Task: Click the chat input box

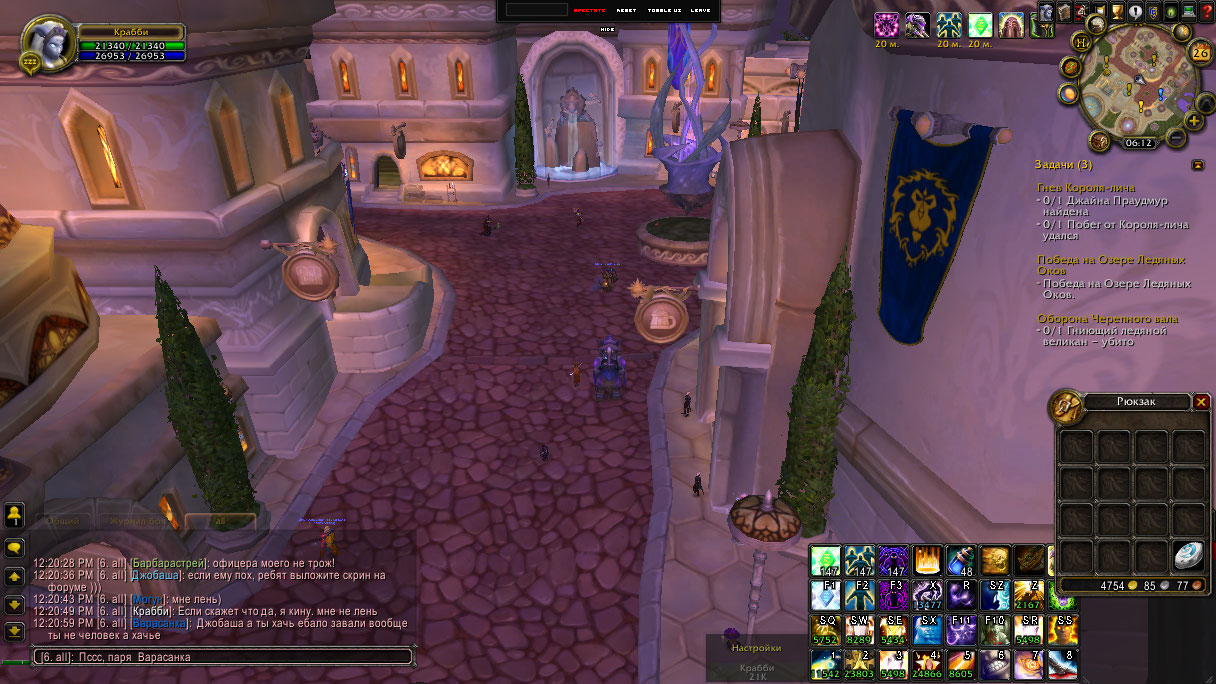Action: point(222,657)
